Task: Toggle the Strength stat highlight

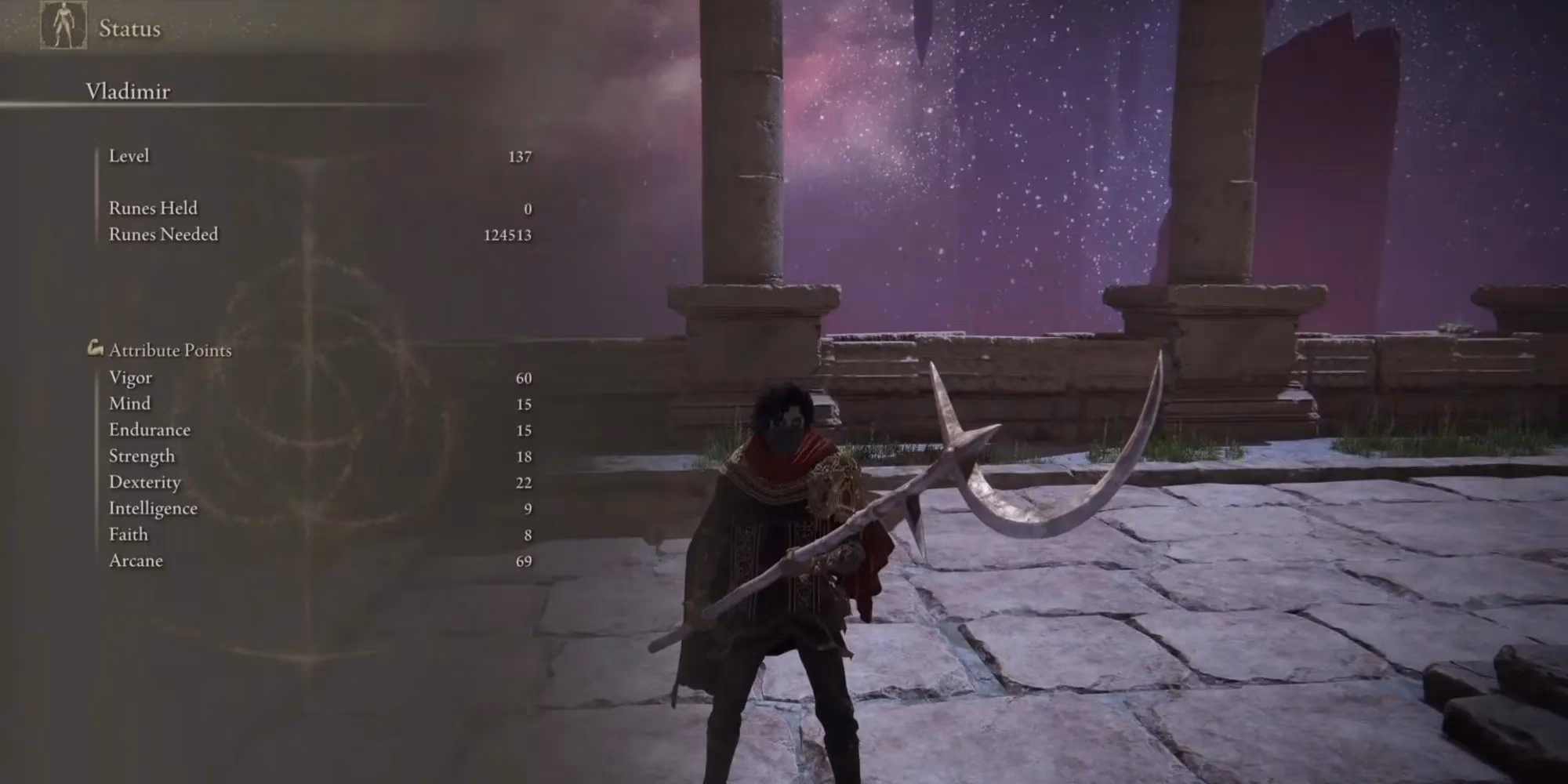Action: coord(143,456)
